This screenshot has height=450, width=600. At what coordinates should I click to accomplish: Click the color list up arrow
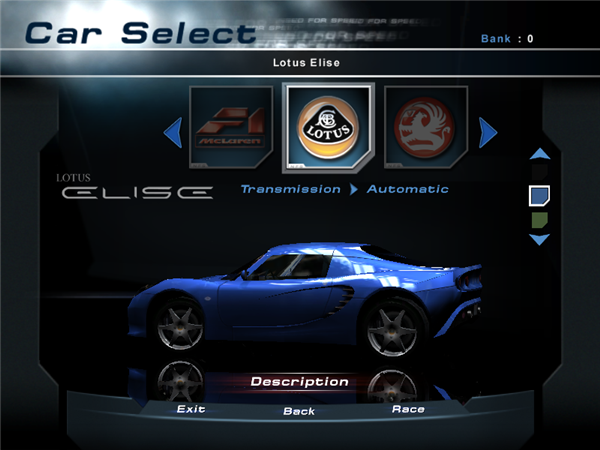pyautogui.click(x=539, y=154)
